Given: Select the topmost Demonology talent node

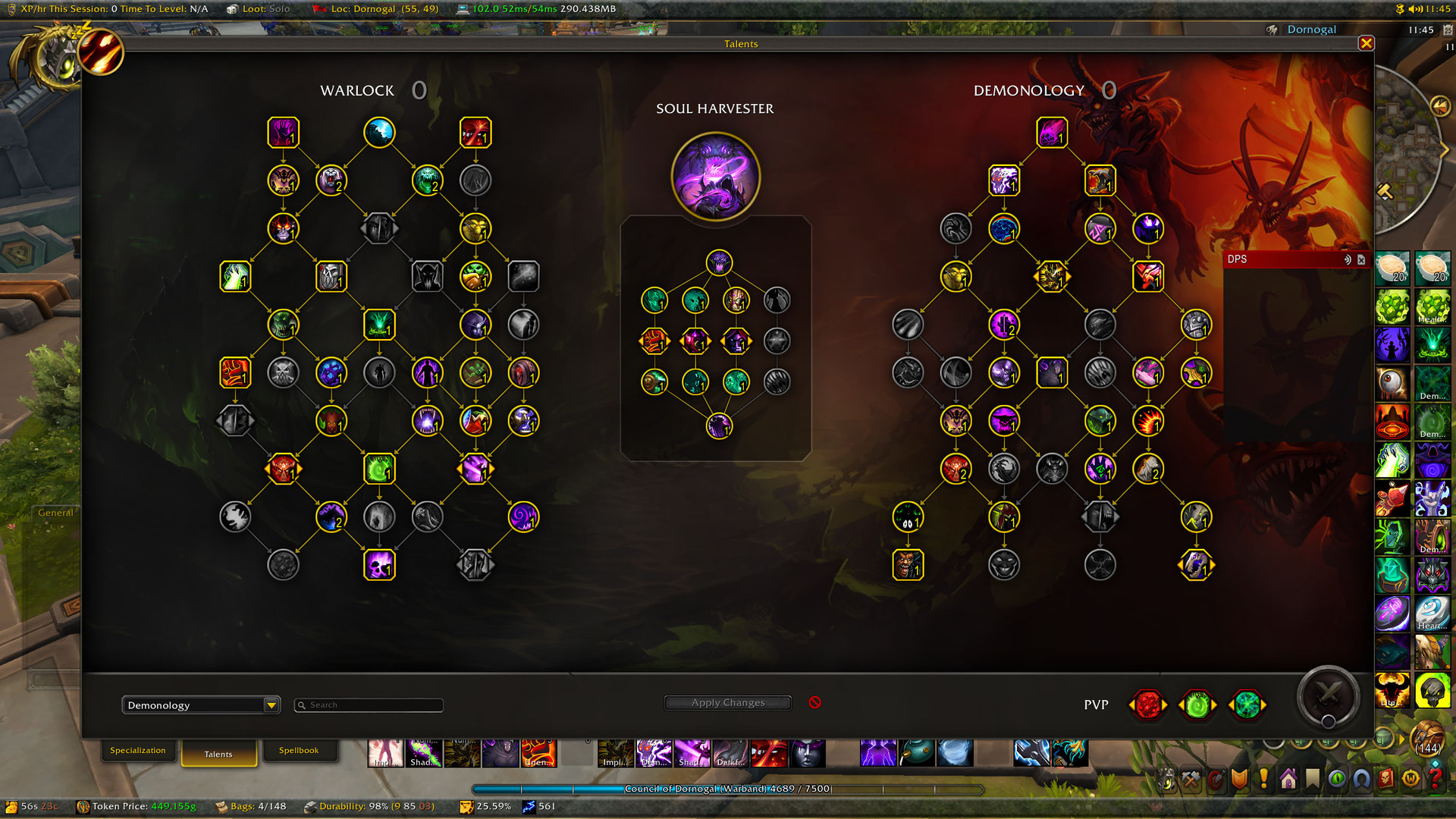Looking at the screenshot, I should coord(1051,131).
